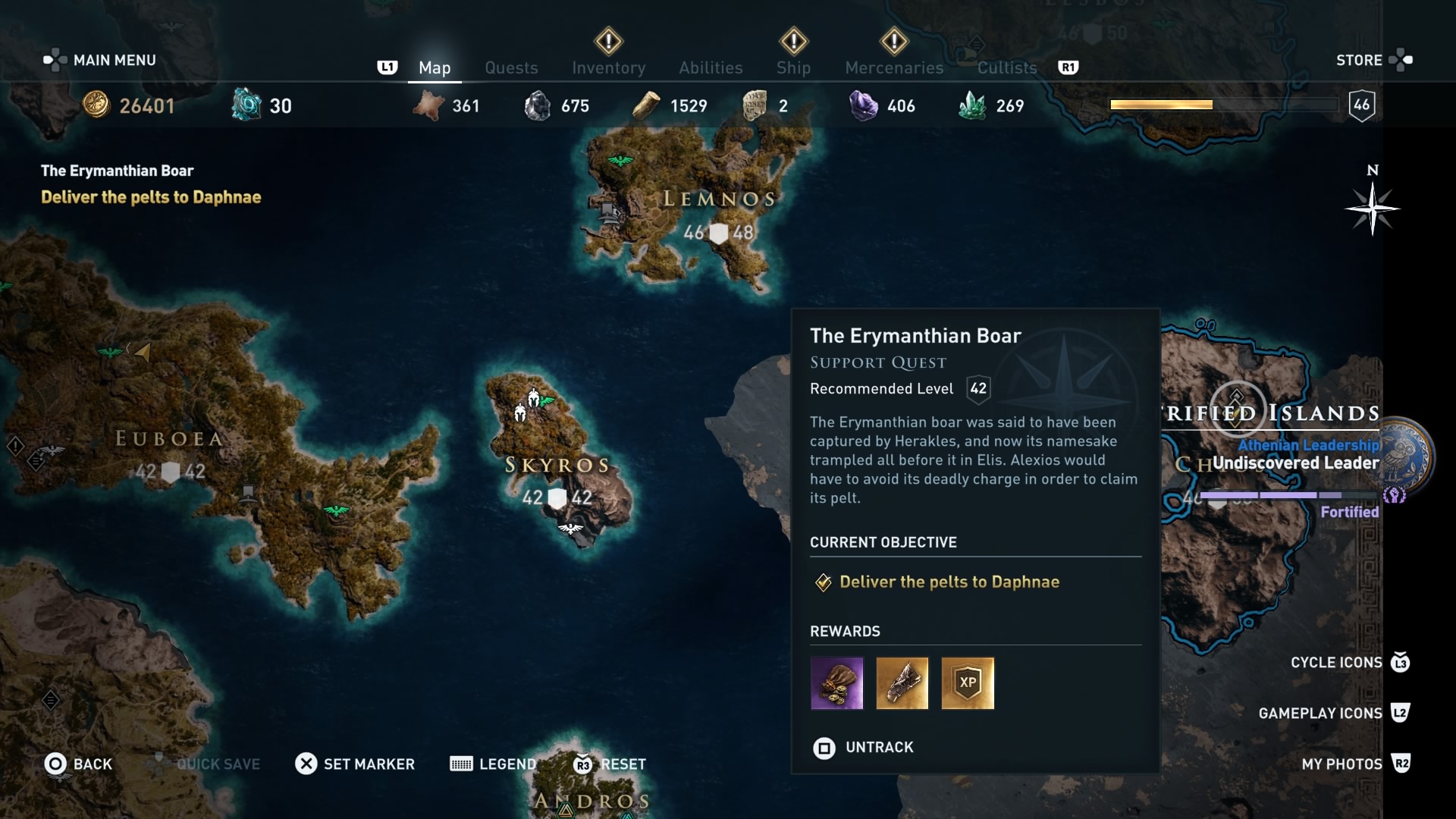Image resolution: width=1456 pixels, height=819 pixels.
Task: Switch to the Mercenaries tab
Action: [894, 67]
